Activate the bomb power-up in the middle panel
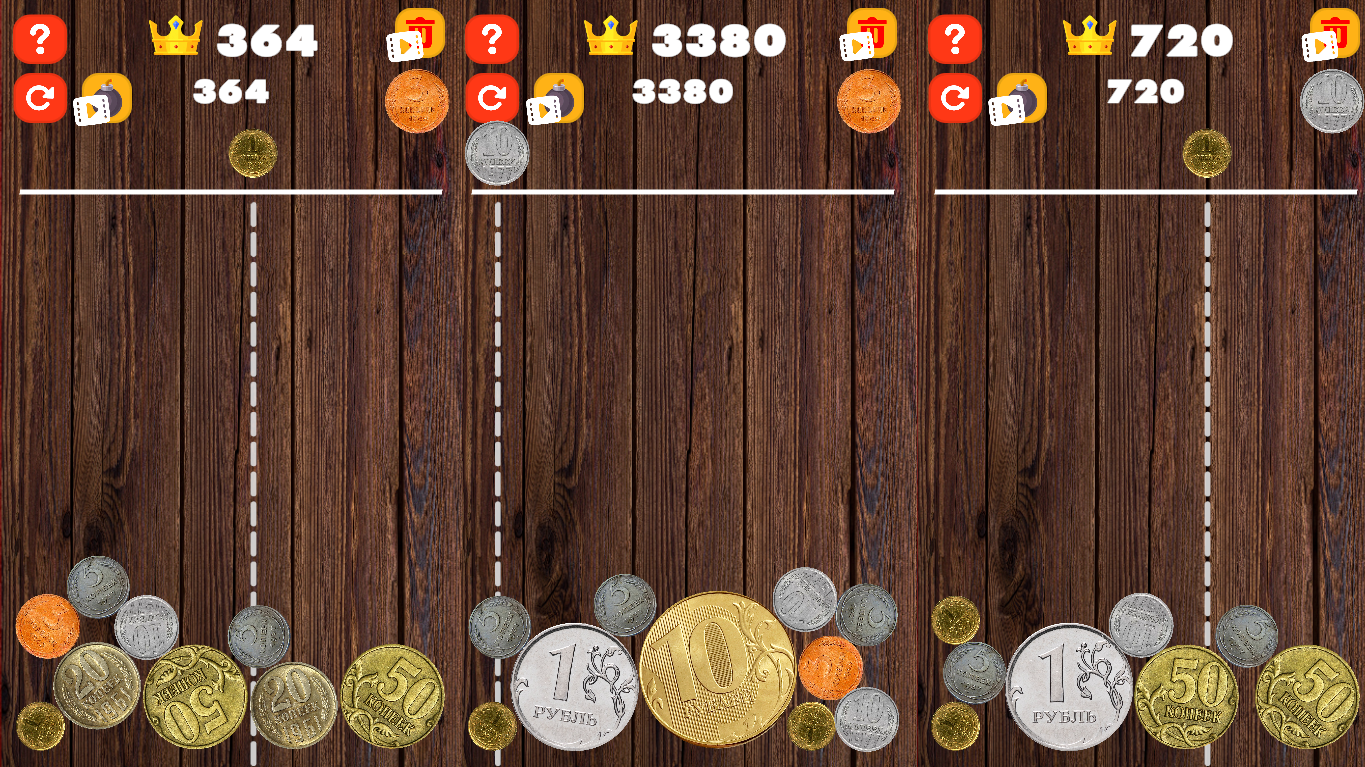This screenshot has height=767, width=1365. tap(560, 98)
